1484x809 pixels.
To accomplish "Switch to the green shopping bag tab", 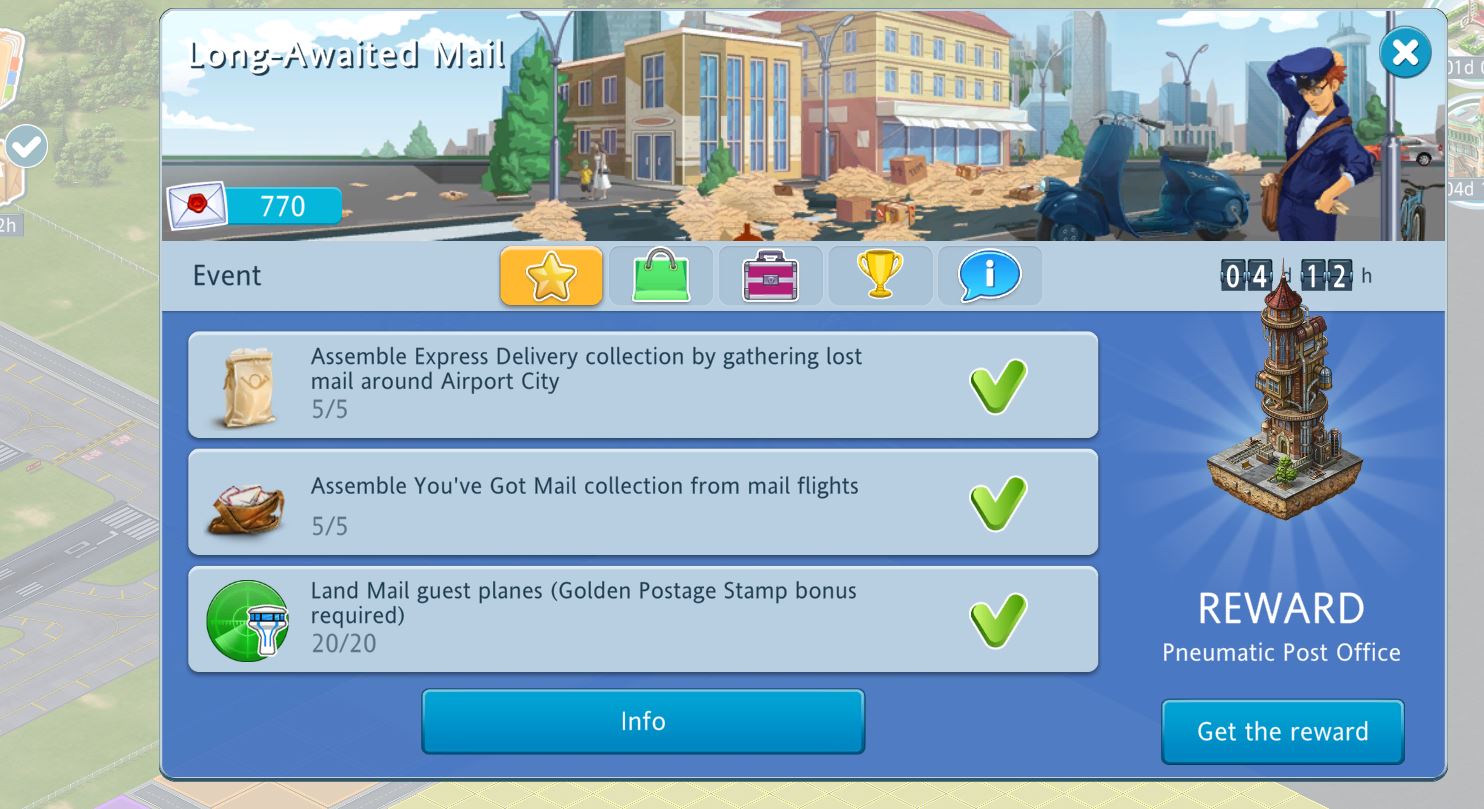I will coord(661,276).
